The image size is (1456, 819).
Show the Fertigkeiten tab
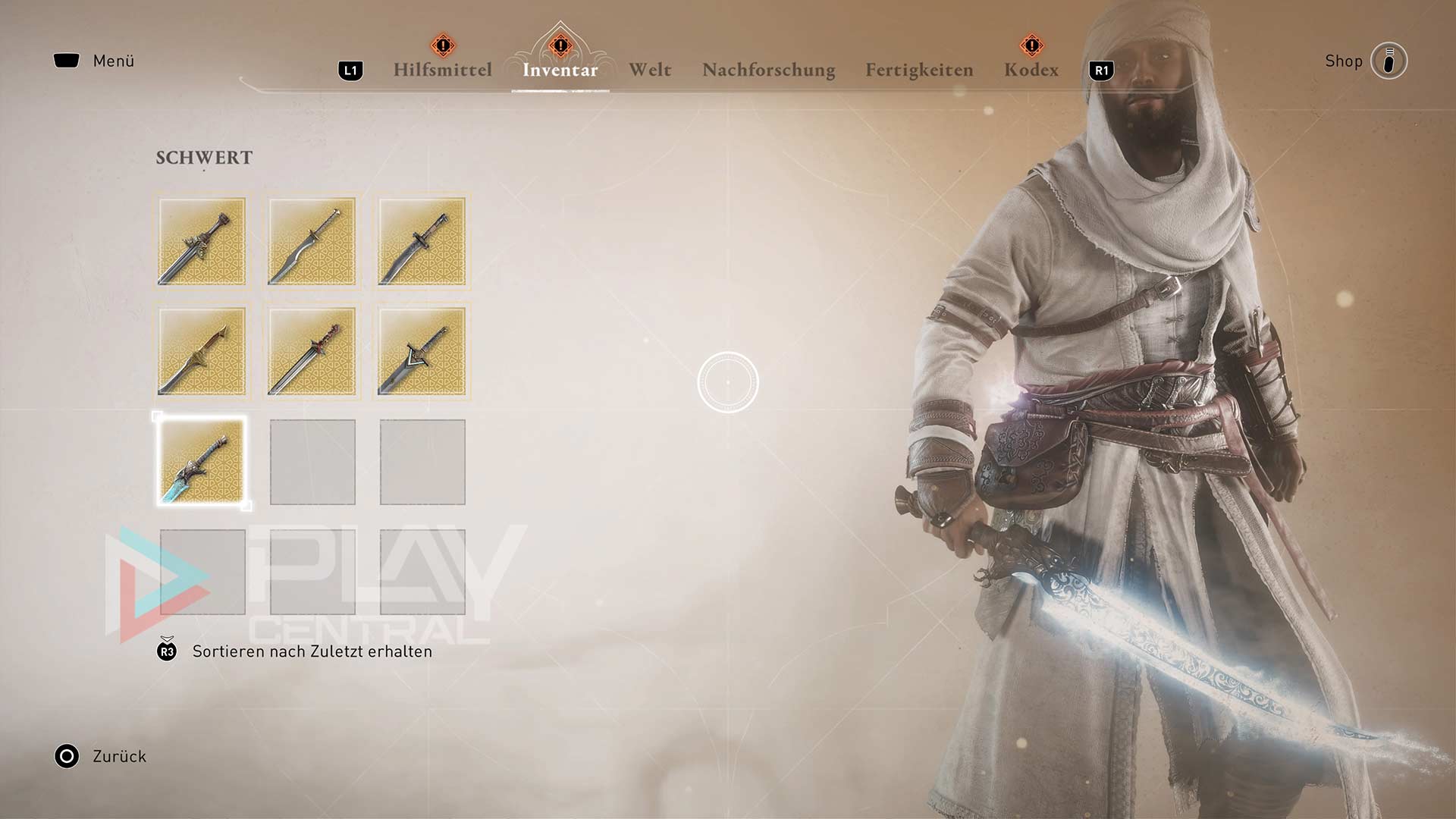(919, 70)
